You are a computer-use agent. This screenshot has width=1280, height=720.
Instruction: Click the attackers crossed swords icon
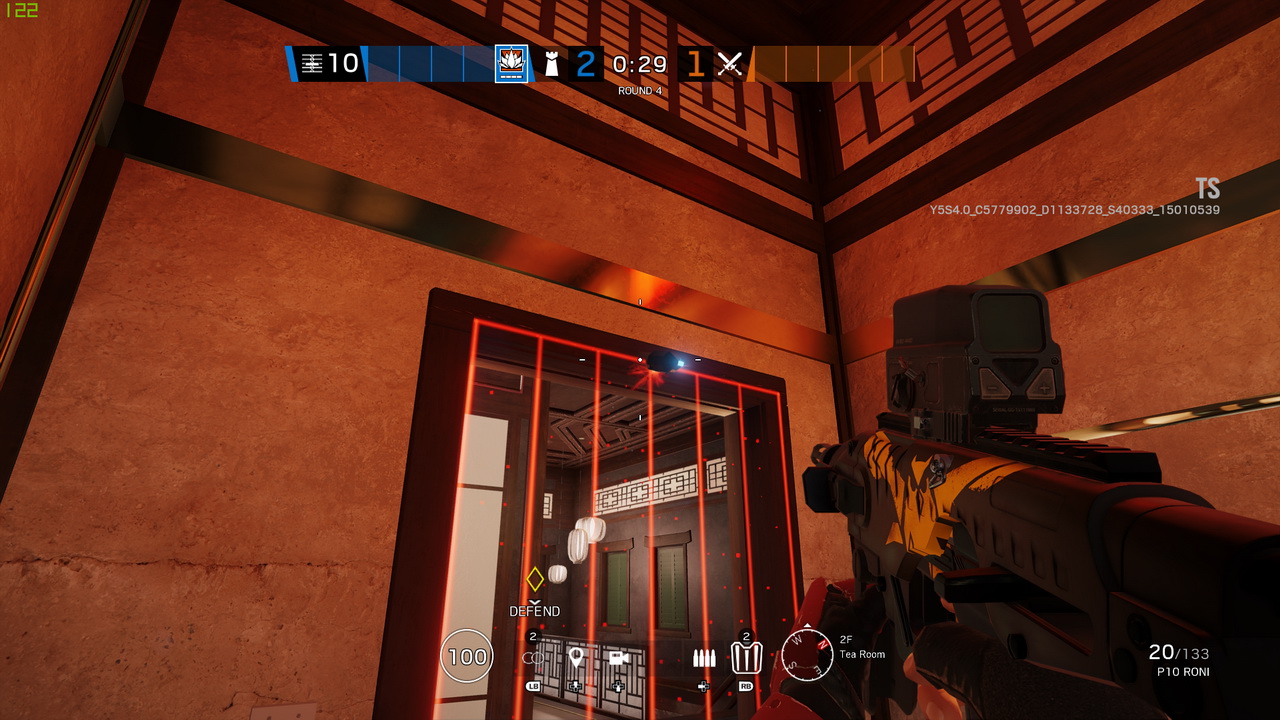(x=731, y=64)
